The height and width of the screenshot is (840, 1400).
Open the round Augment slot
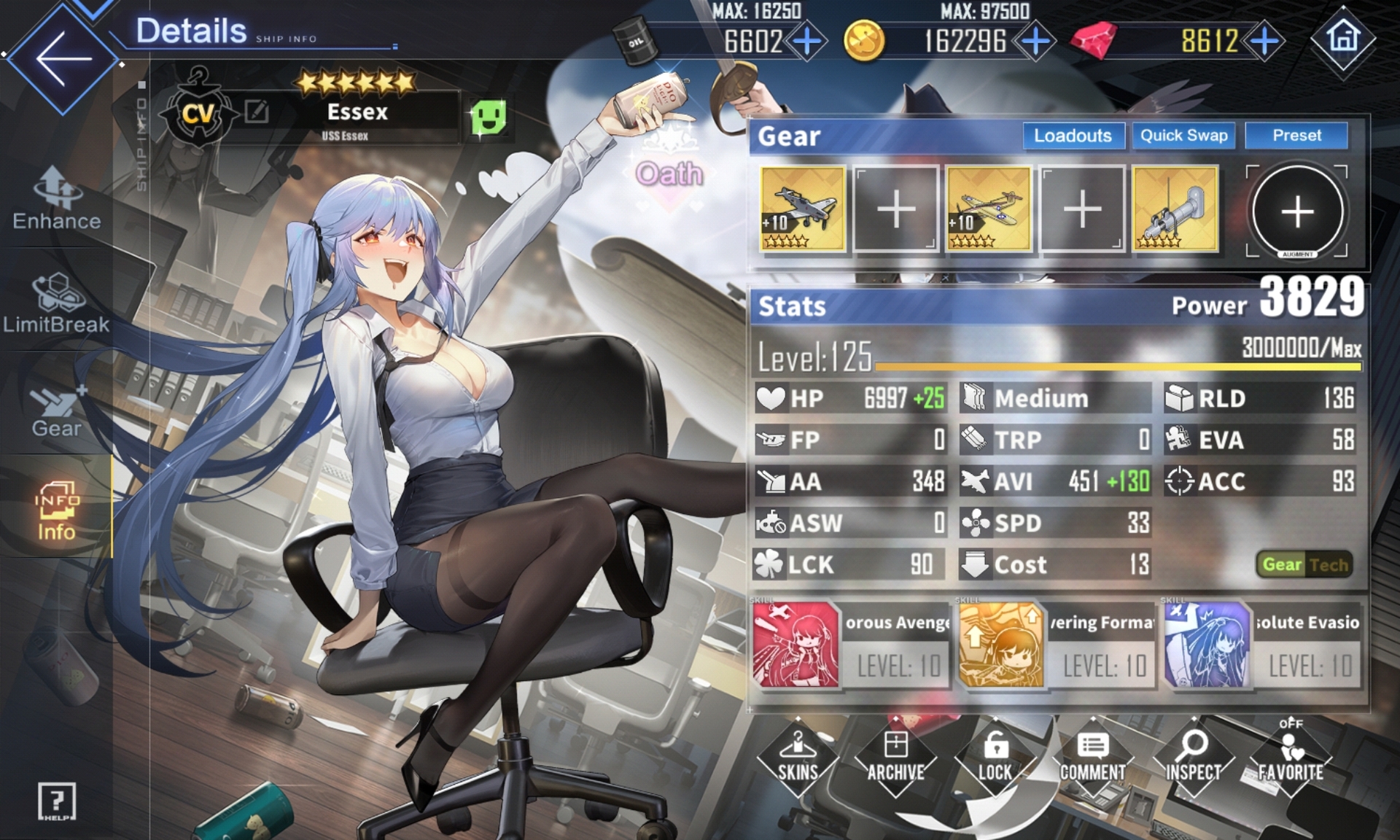coord(1297,211)
